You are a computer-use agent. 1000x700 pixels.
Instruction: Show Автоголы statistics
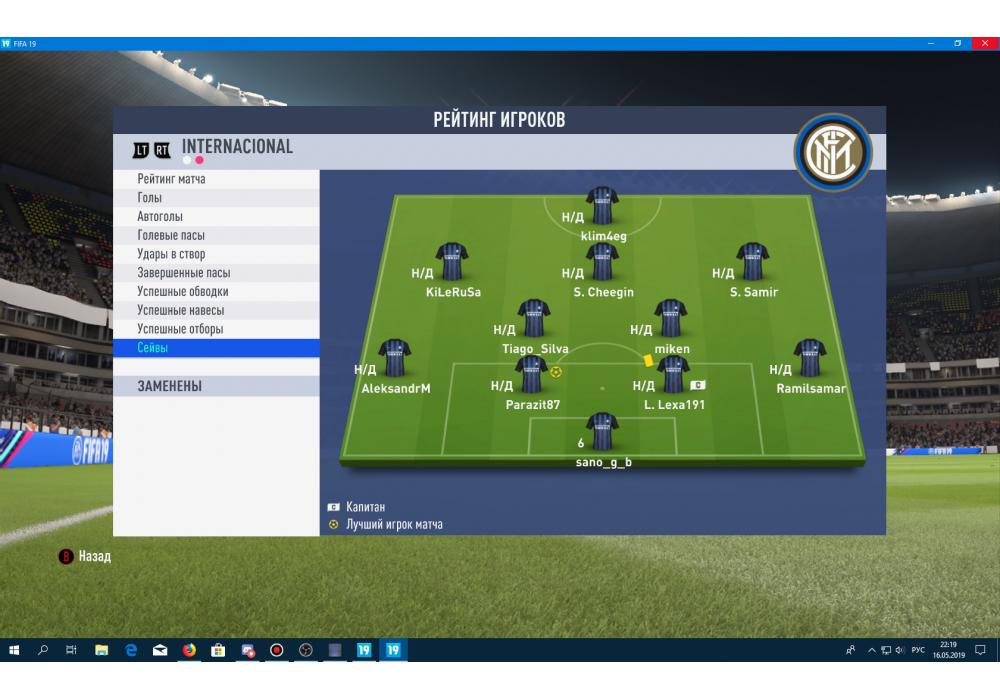click(x=215, y=217)
